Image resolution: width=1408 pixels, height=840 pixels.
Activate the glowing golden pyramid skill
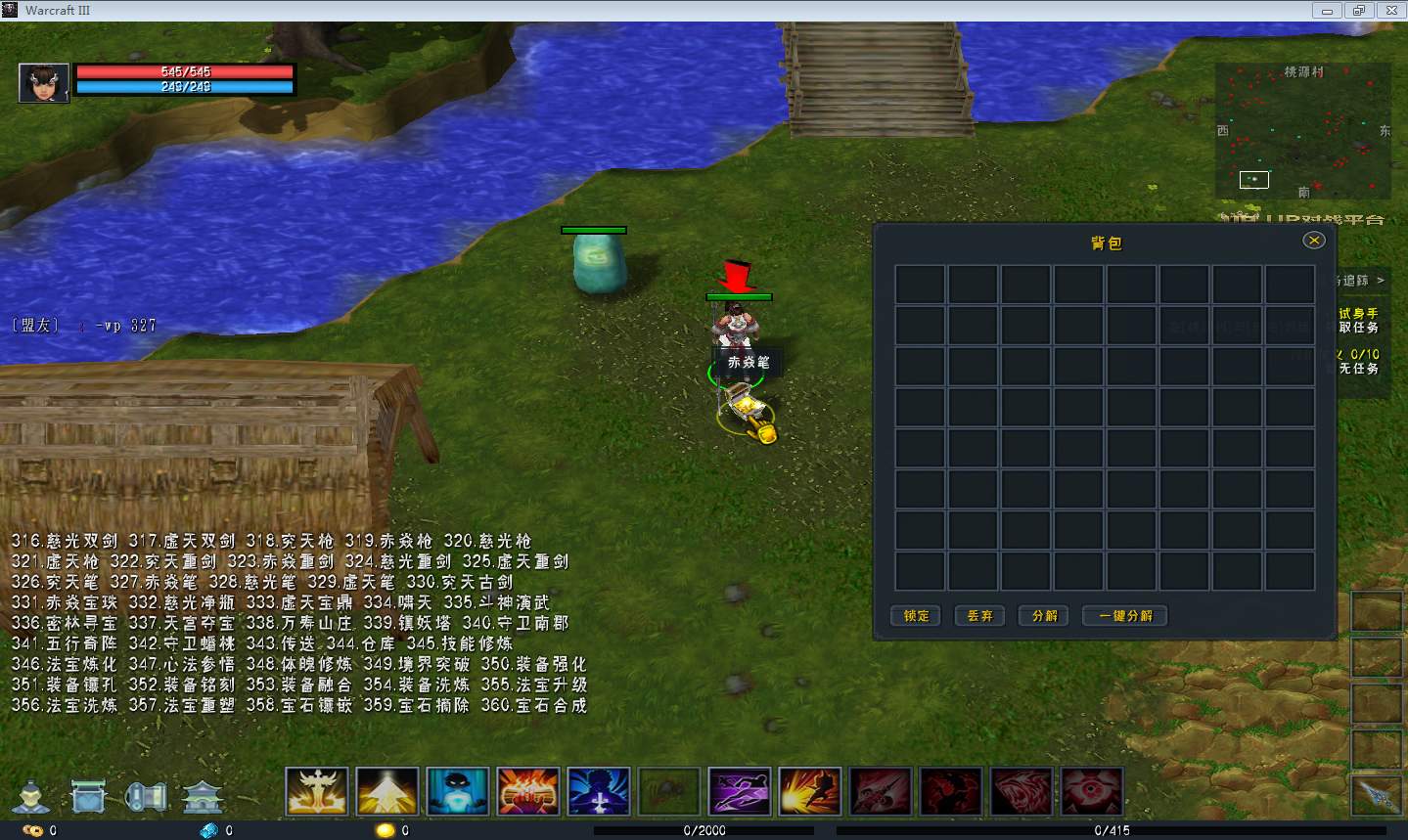(x=387, y=791)
